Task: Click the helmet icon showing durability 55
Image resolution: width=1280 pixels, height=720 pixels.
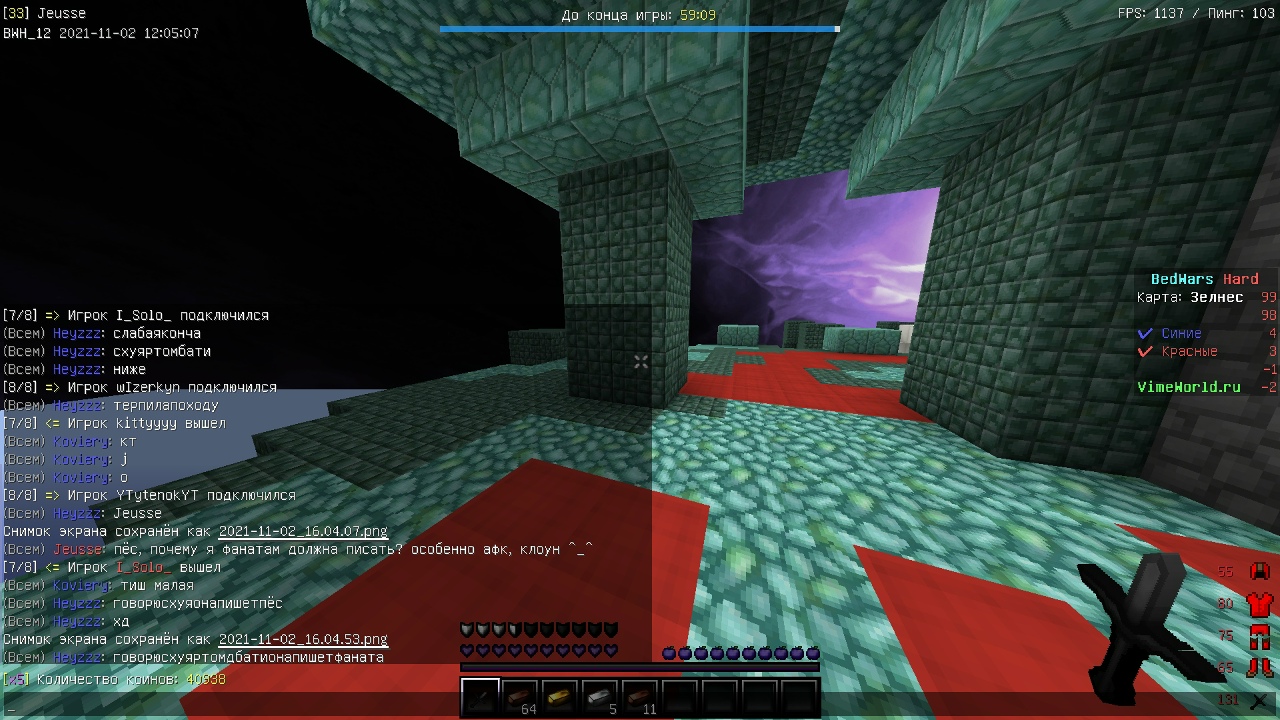Action: pos(1258,570)
